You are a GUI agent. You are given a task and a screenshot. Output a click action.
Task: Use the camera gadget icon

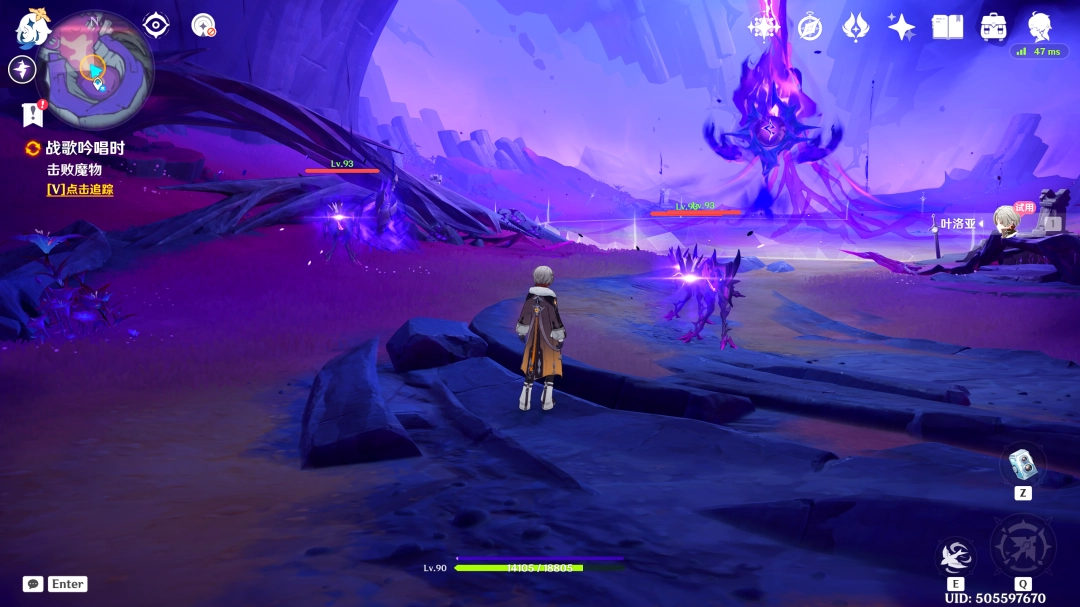pyautogui.click(x=1022, y=463)
